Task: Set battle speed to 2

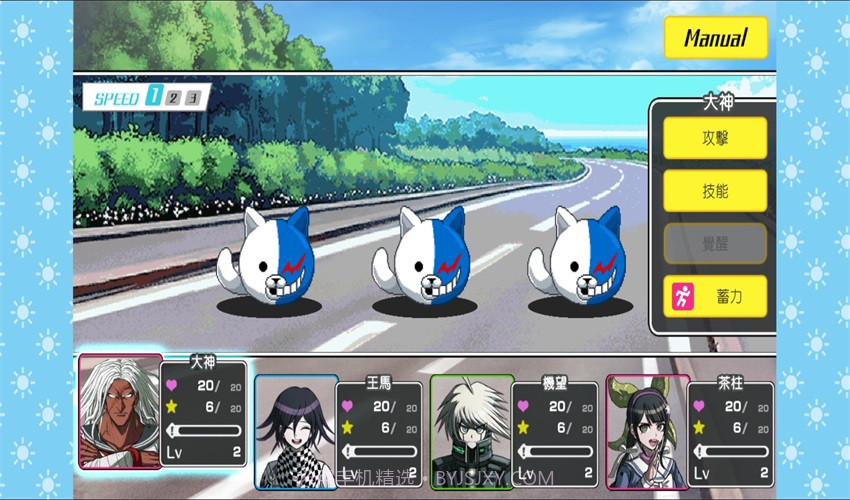Action: [x=174, y=97]
